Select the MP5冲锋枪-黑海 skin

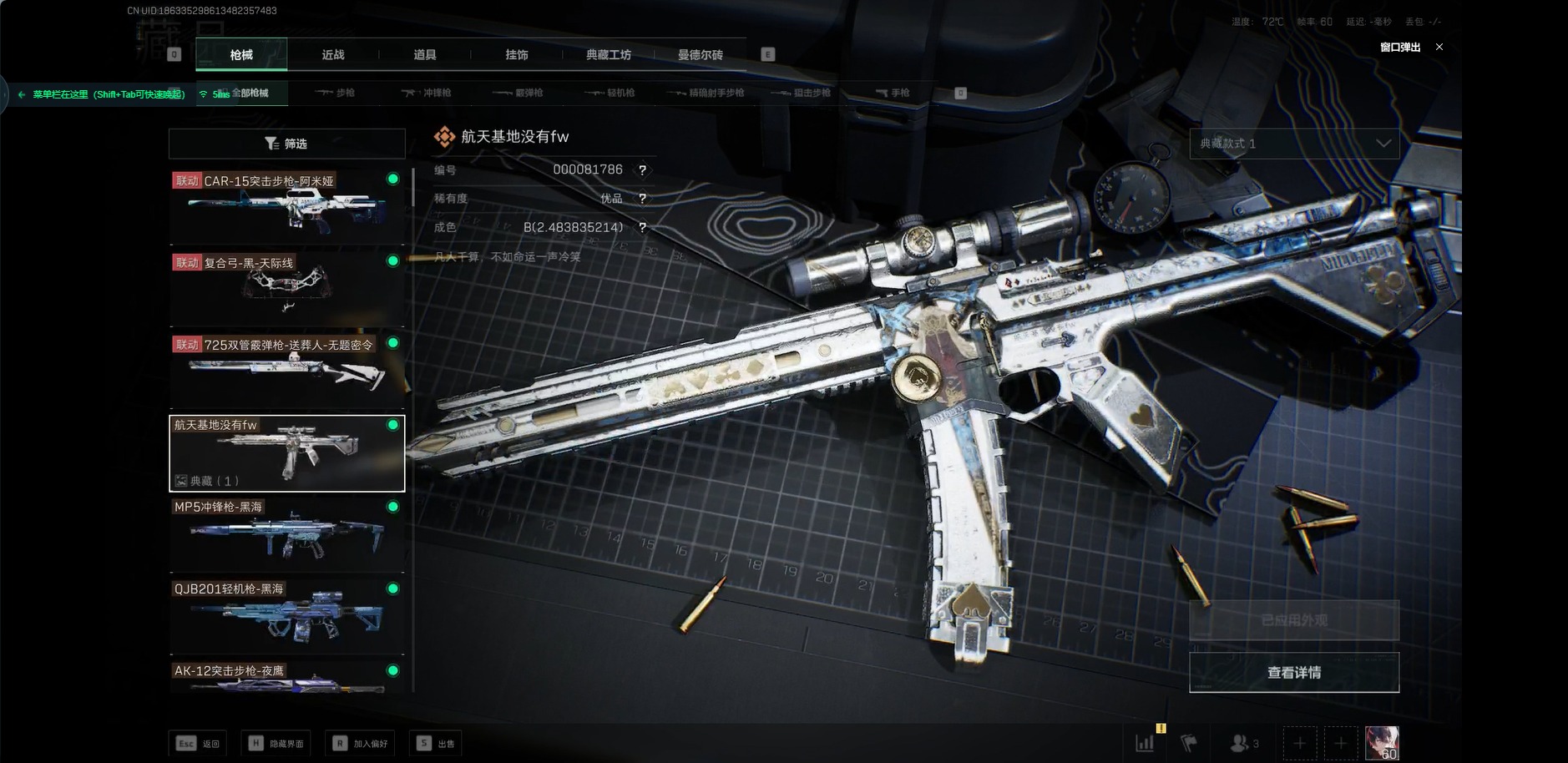pyautogui.click(x=286, y=534)
